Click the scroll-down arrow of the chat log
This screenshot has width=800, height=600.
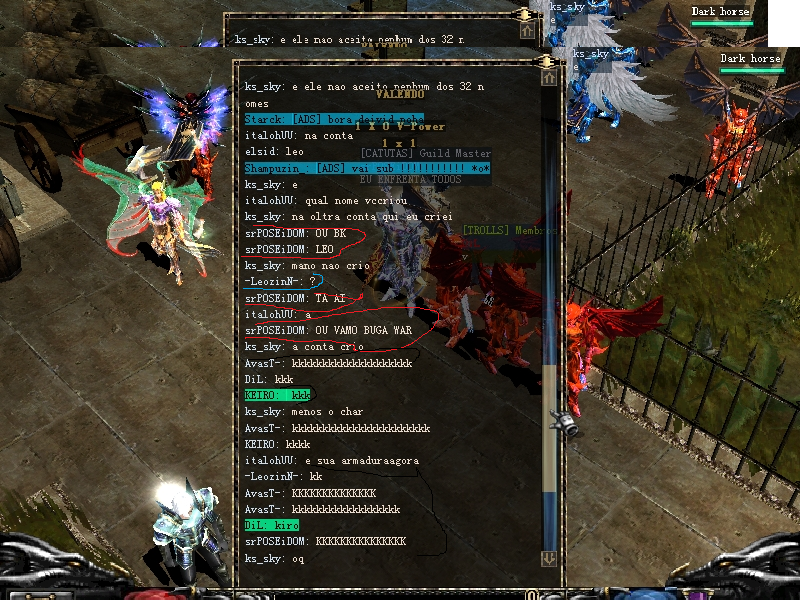click(548, 559)
